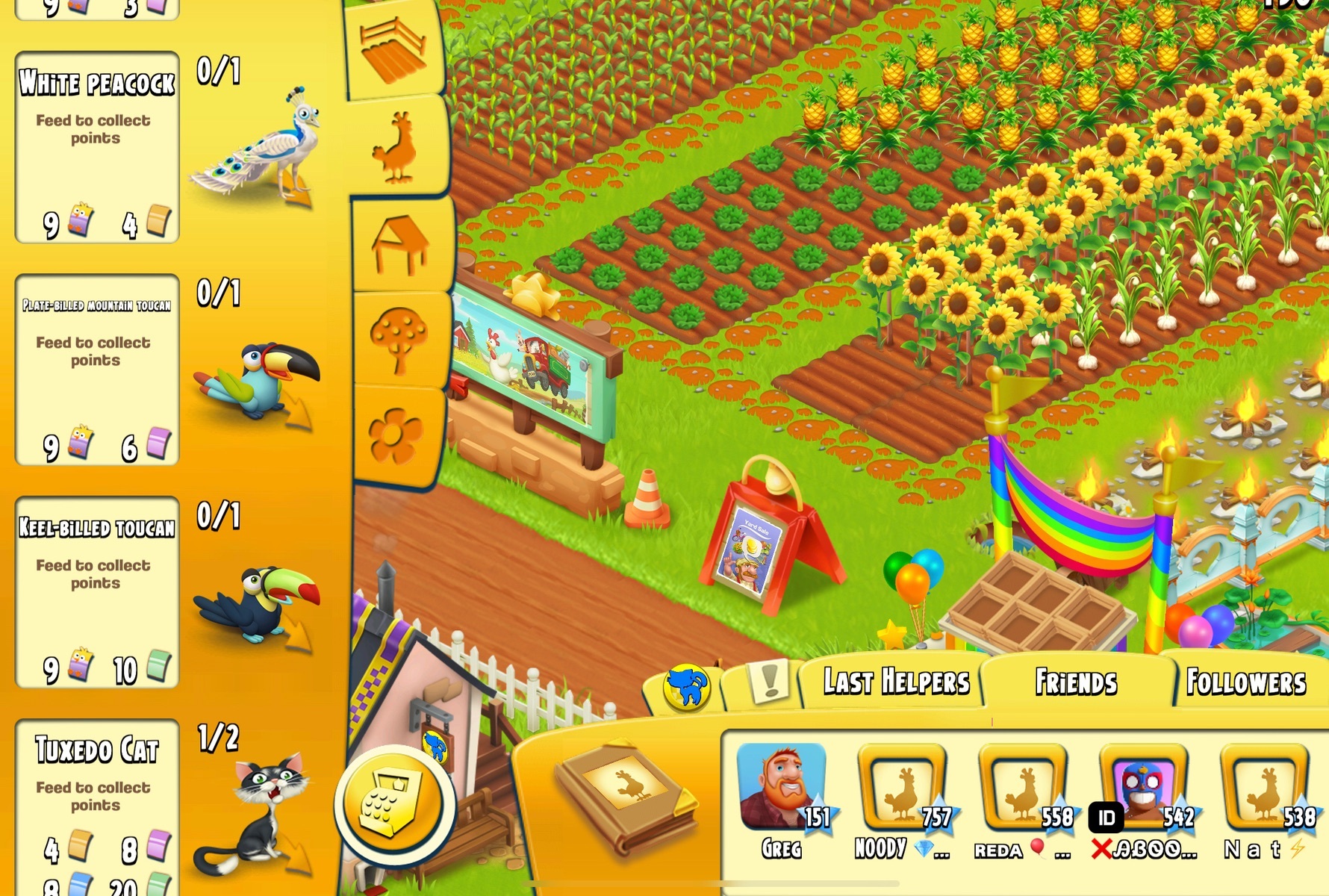
Task: Choose the Plate-Billed Mountain Toucan card
Action: 97,370
